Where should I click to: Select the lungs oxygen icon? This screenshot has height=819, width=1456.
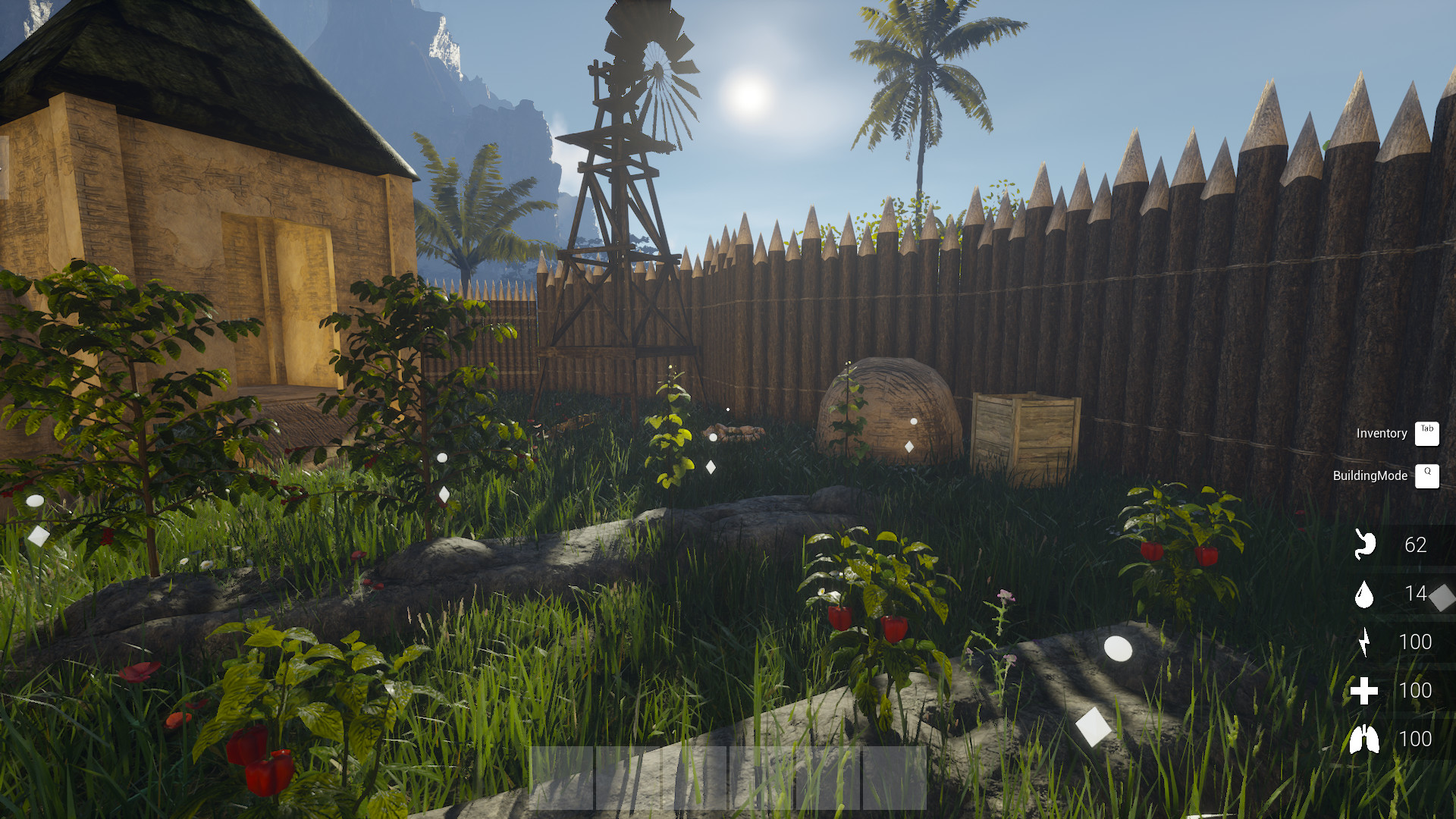pos(1365,736)
